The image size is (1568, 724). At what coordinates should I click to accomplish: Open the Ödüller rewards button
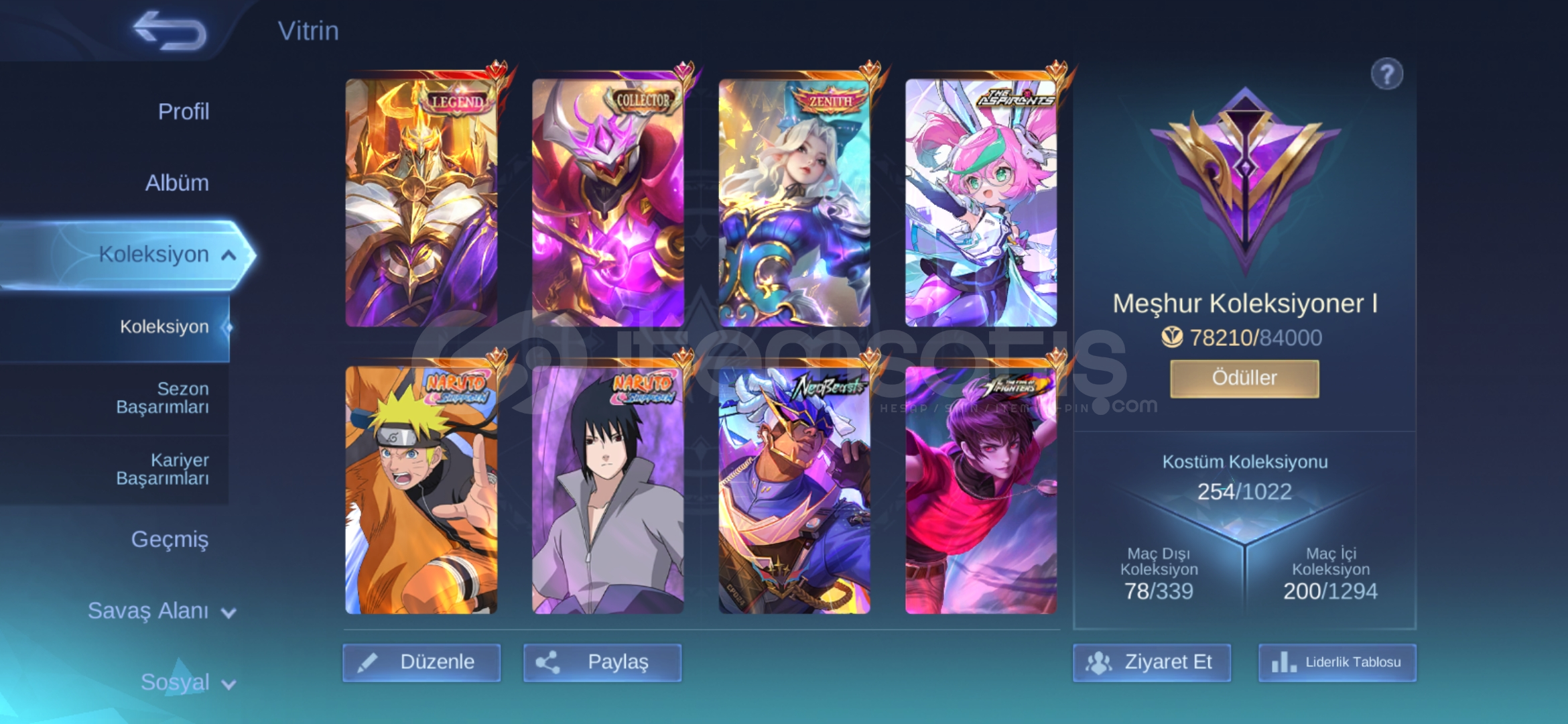pyautogui.click(x=1244, y=377)
